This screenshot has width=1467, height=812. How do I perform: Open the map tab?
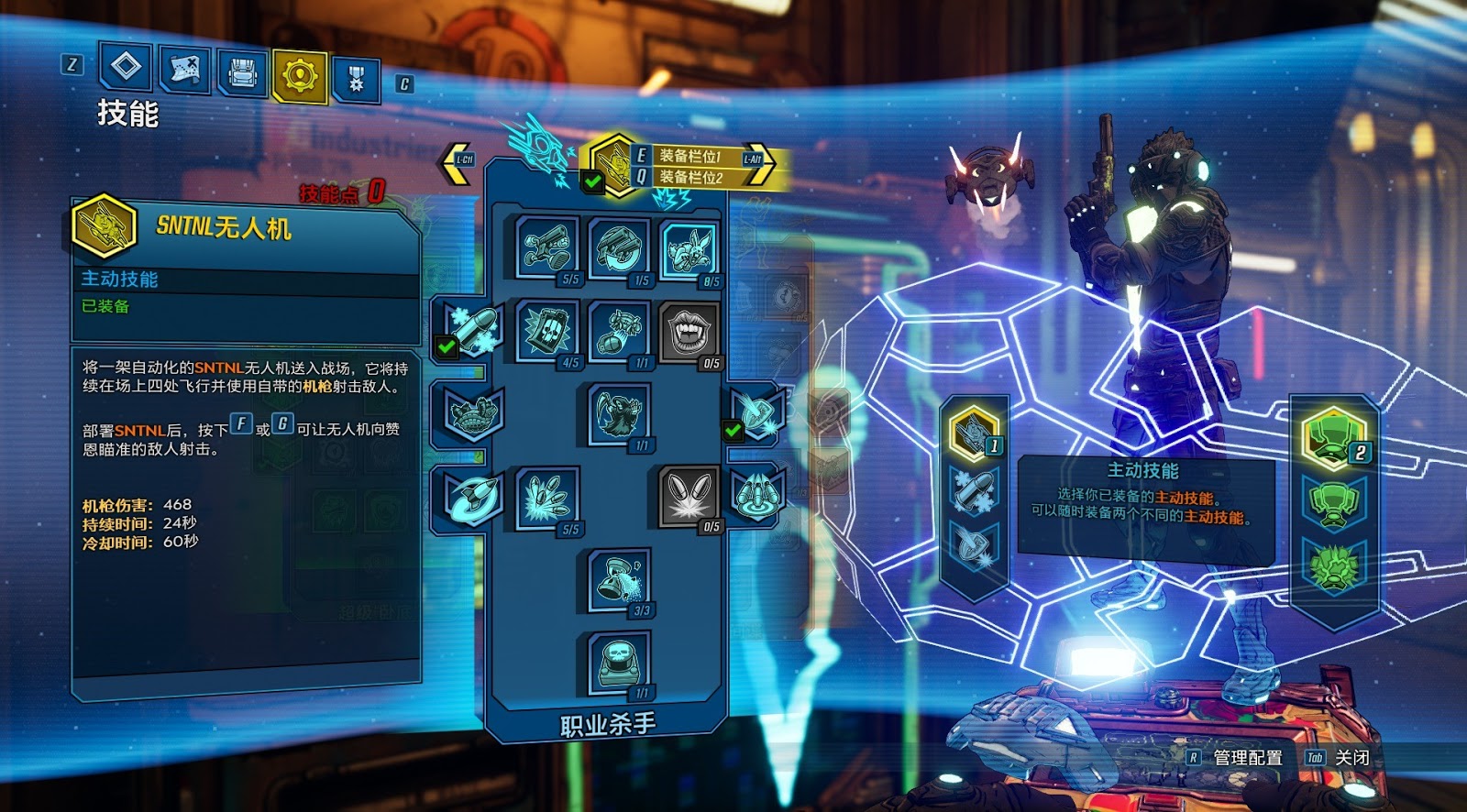point(184,71)
